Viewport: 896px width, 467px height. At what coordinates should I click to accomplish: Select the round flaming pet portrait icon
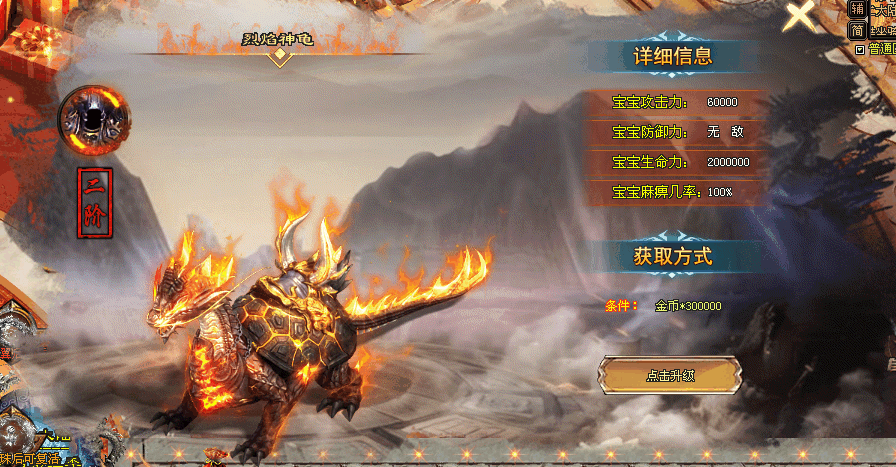94,118
